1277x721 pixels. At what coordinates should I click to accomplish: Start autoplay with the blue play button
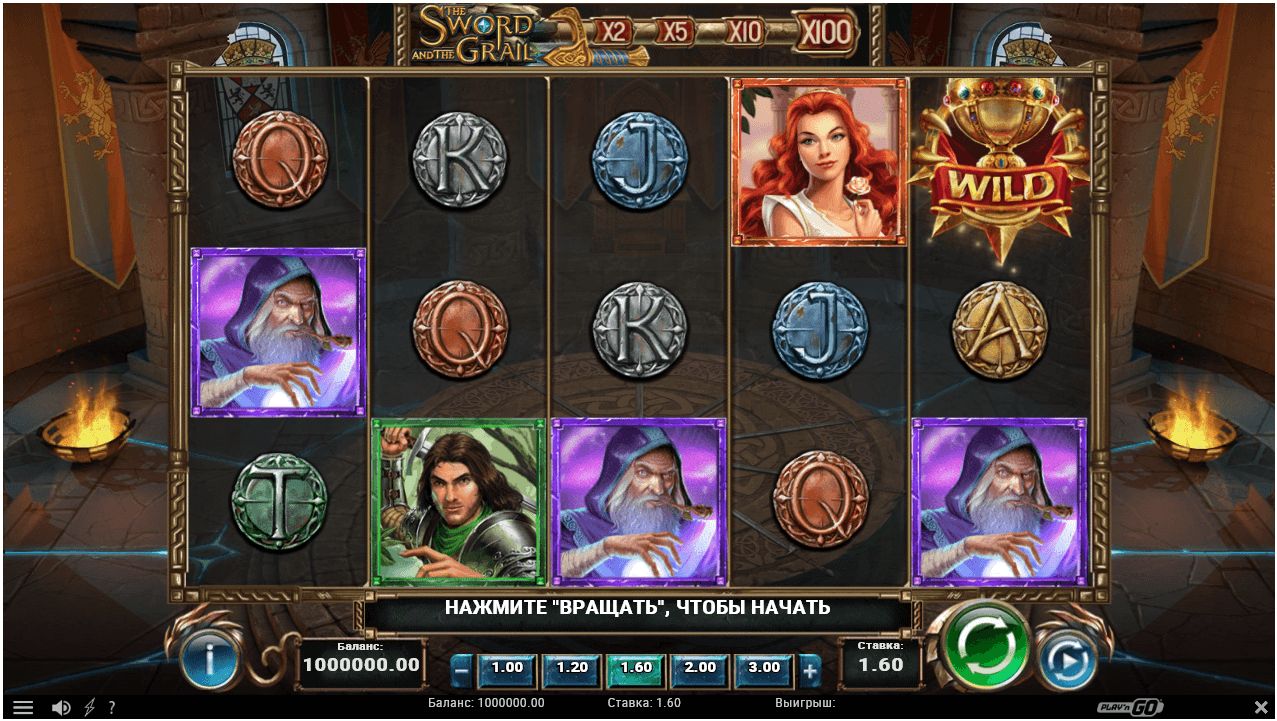click(x=1066, y=659)
